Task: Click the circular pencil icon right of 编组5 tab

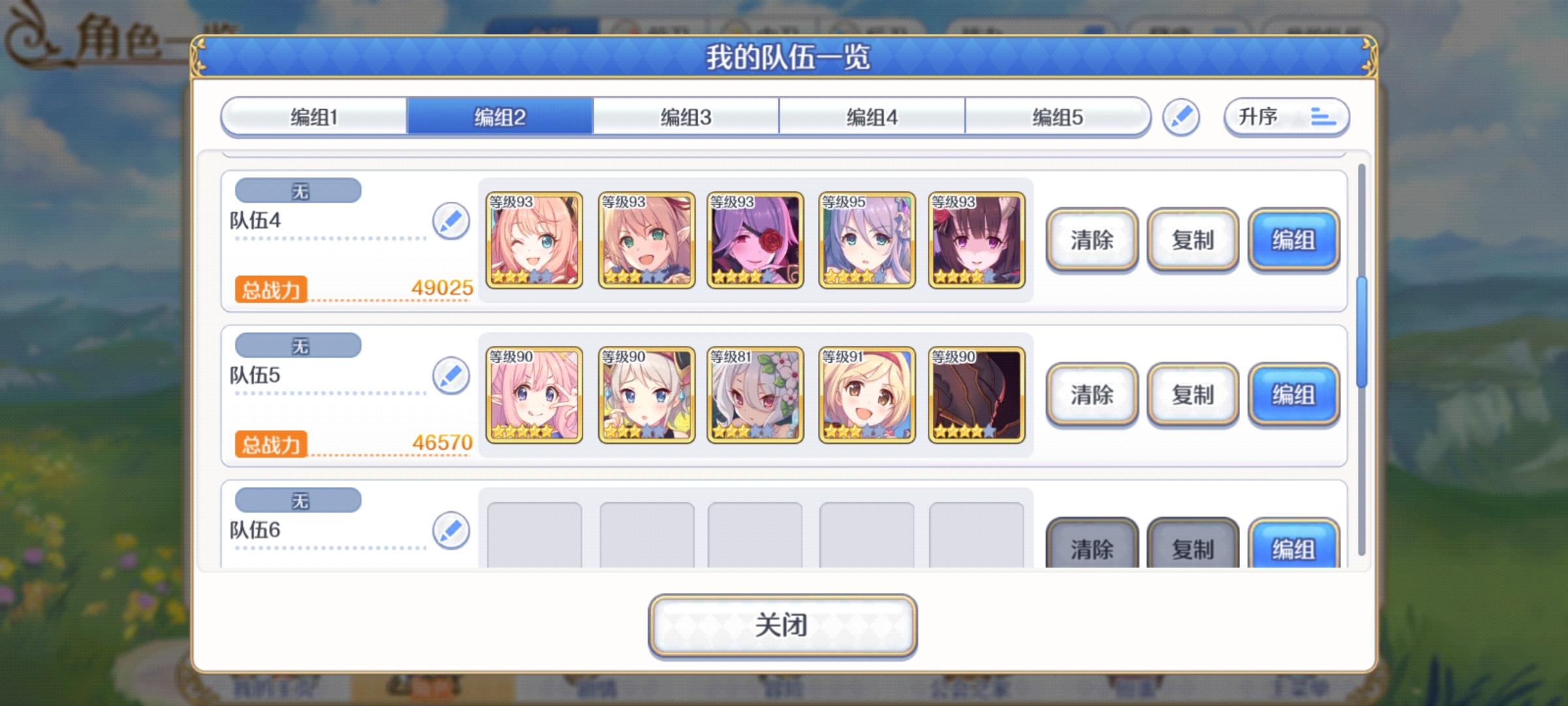Action: pos(1181,117)
